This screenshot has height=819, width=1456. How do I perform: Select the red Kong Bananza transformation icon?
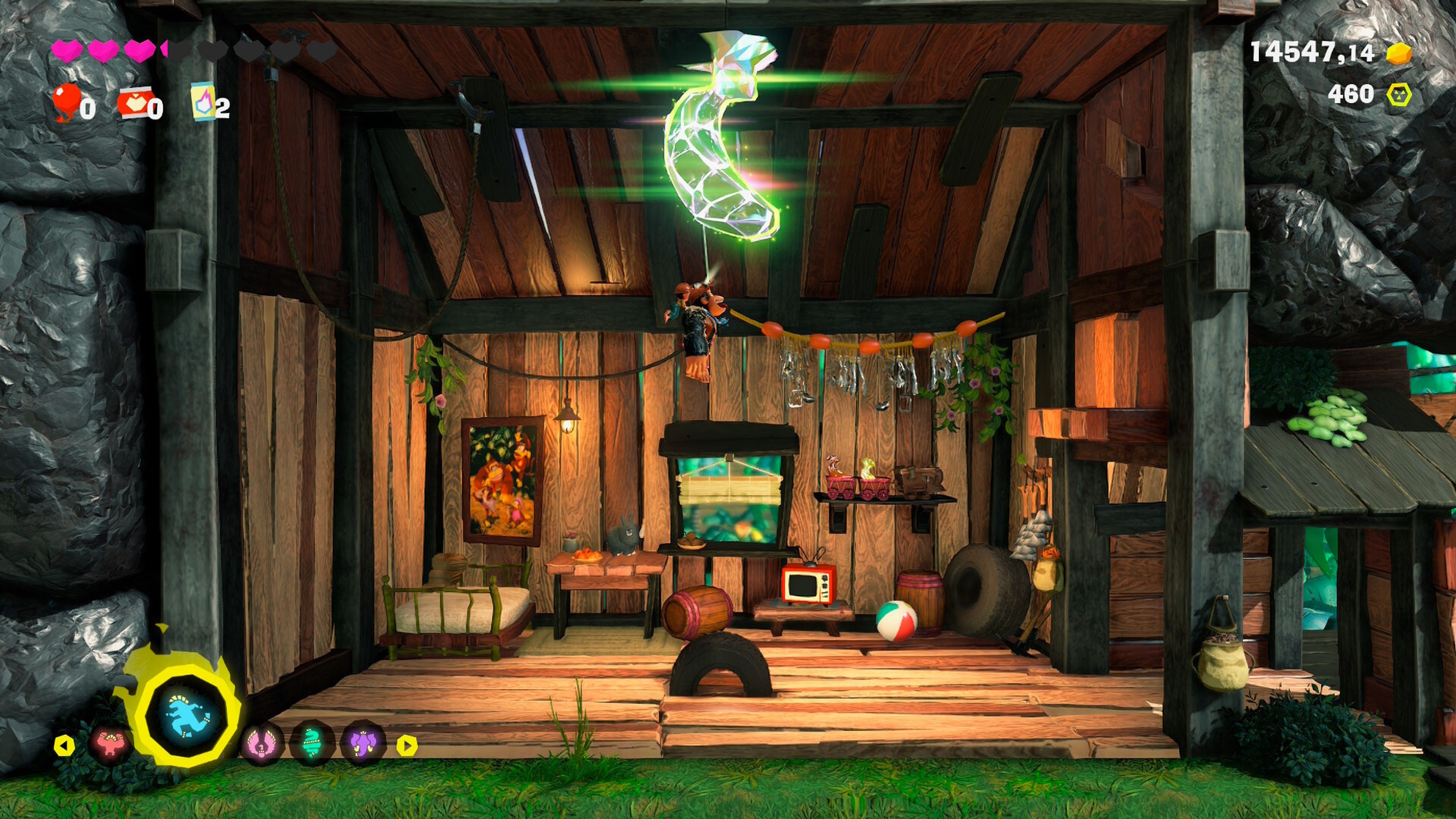click(110, 745)
